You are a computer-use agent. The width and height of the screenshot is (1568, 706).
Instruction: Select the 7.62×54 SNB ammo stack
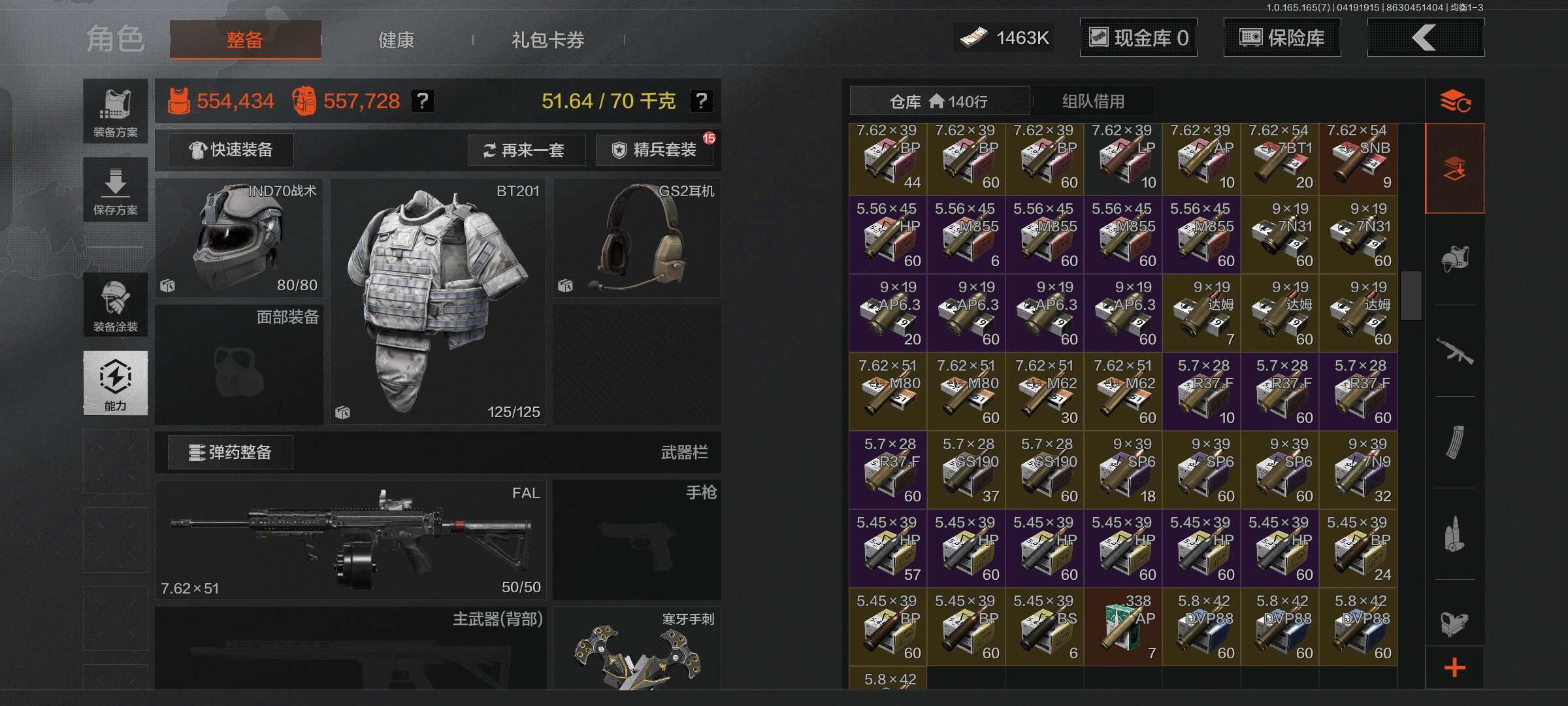(1359, 157)
